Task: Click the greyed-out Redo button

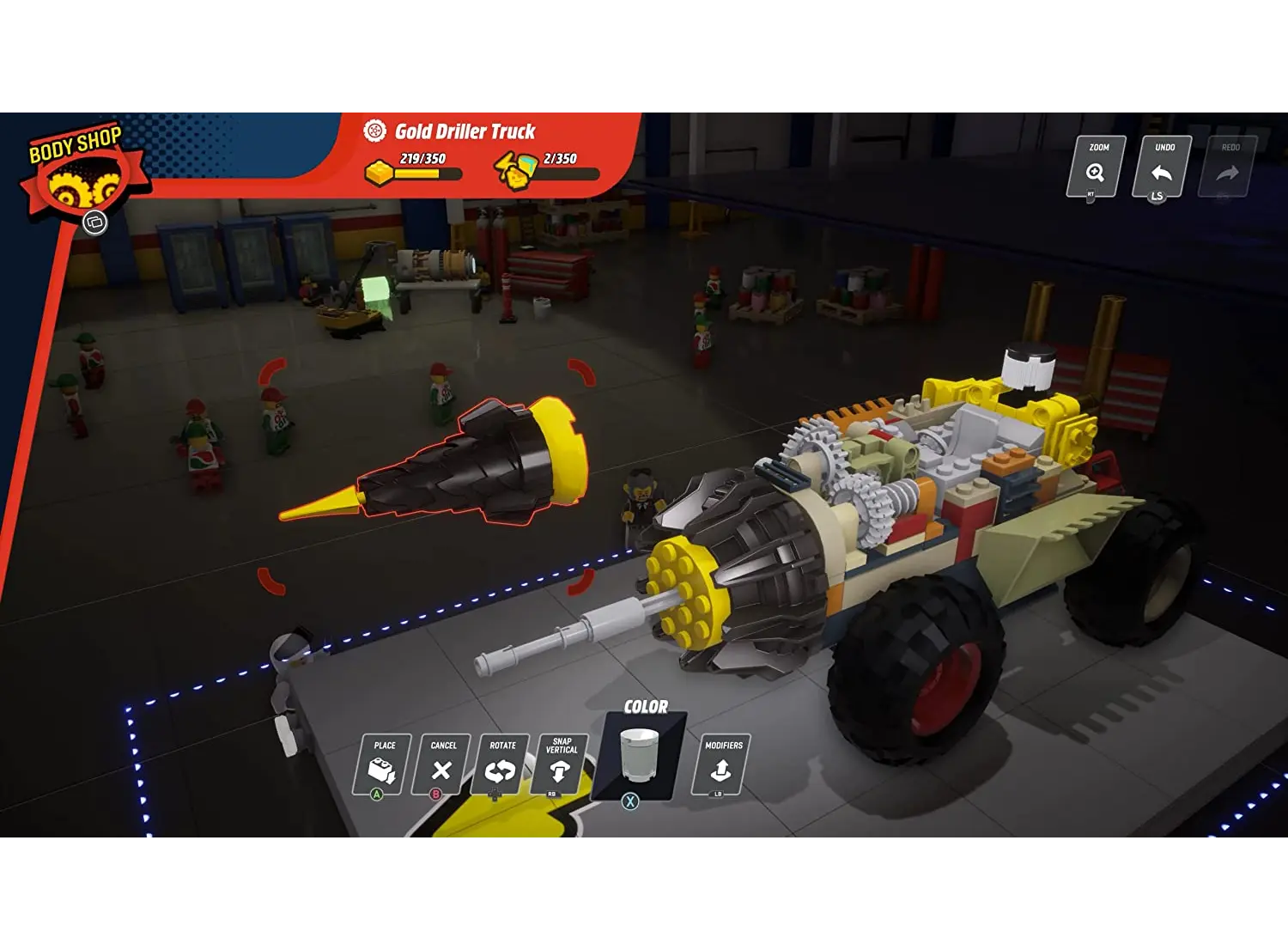Action: (1229, 167)
